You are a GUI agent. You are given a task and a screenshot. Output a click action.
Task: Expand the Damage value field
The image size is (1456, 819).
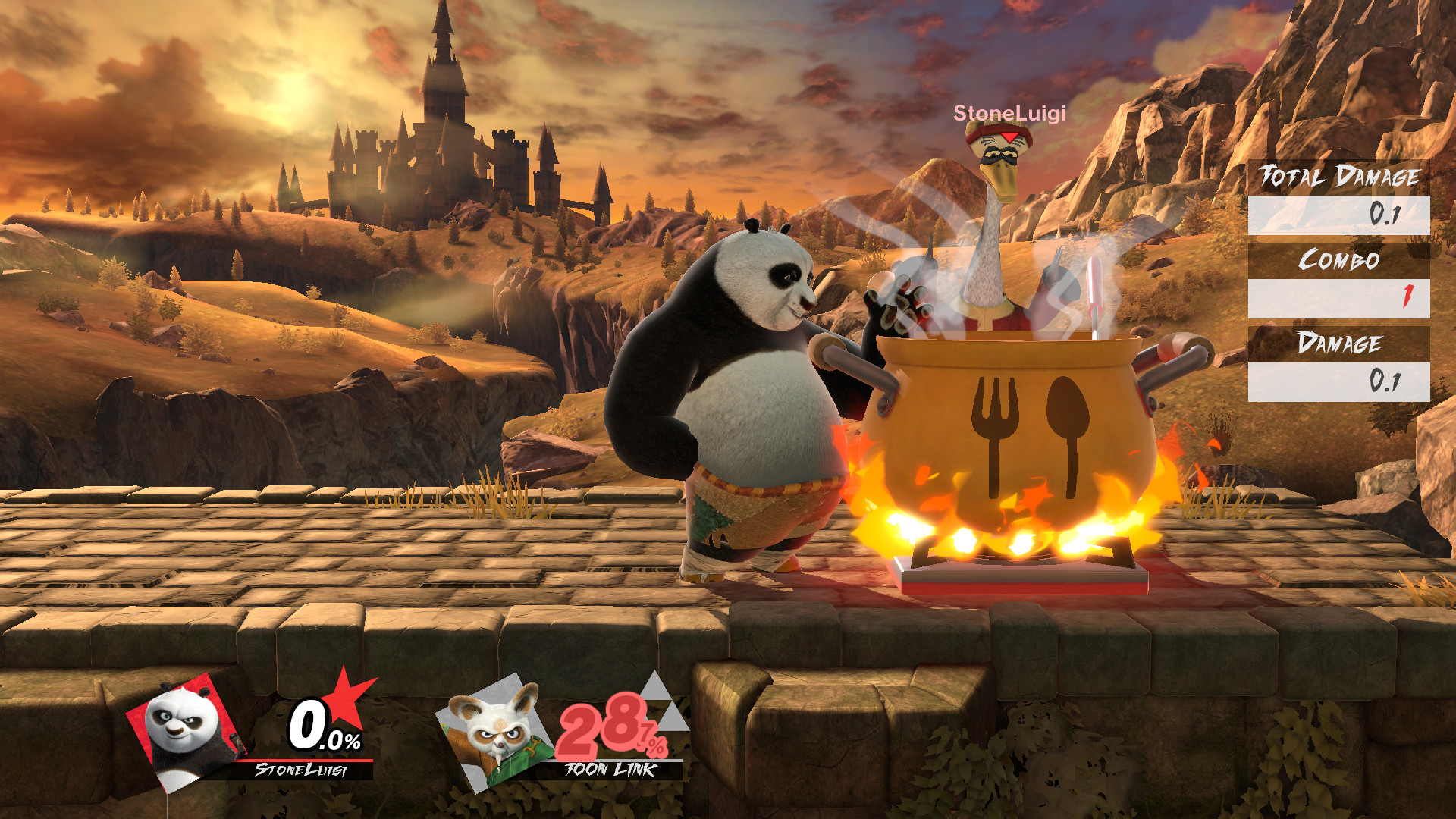click(x=1339, y=379)
